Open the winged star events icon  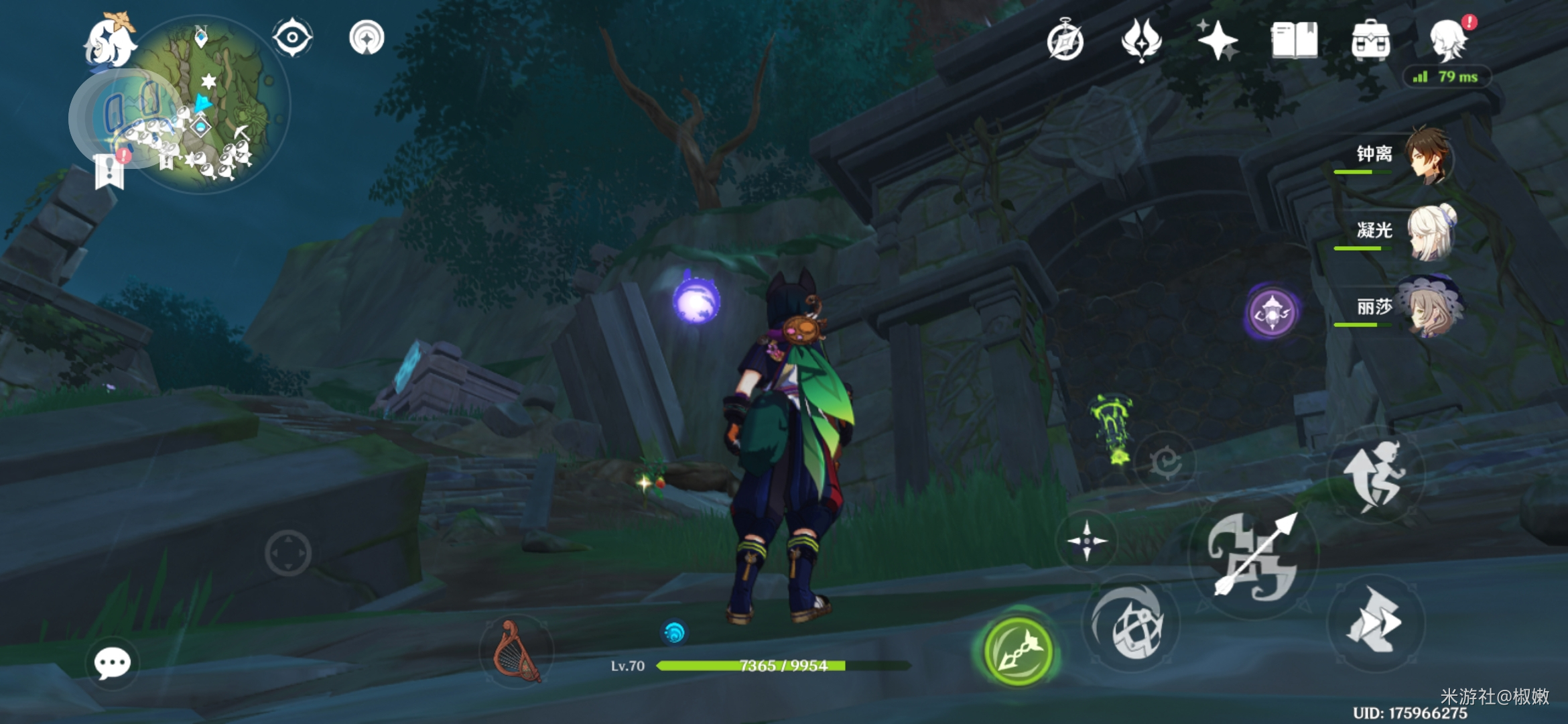1140,40
